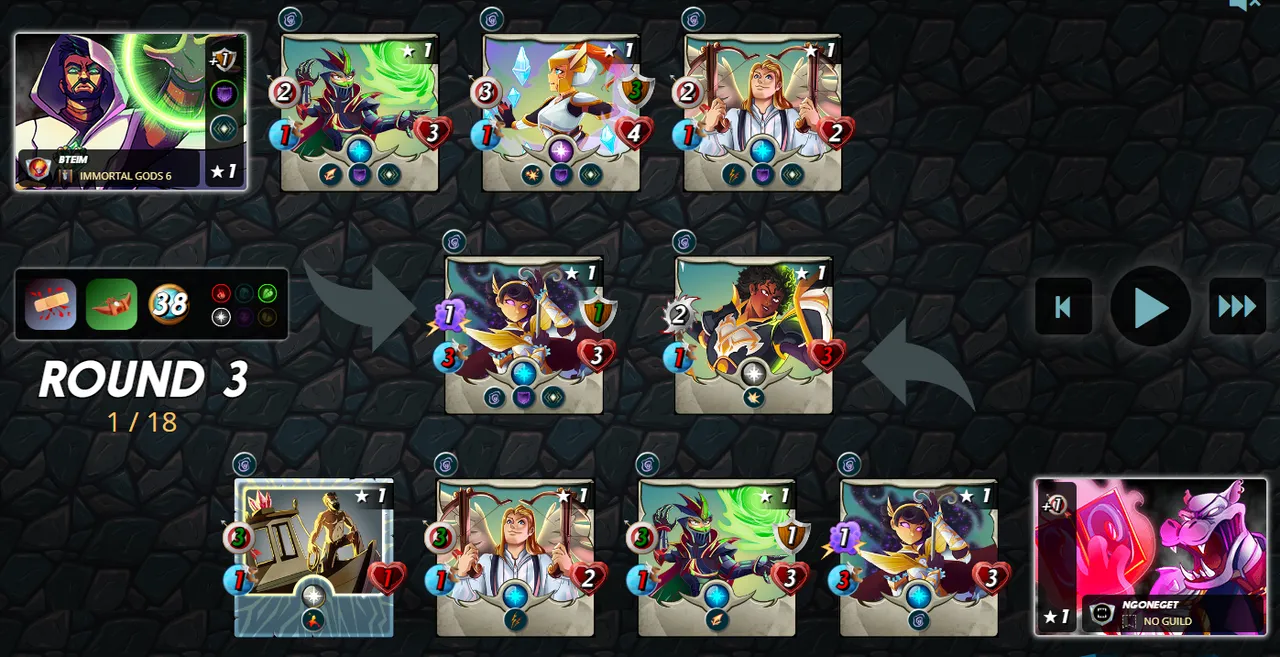Image resolution: width=1280 pixels, height=657 pixels.
Task: Select the sand figure on boat card
Action: click(314, 556)
